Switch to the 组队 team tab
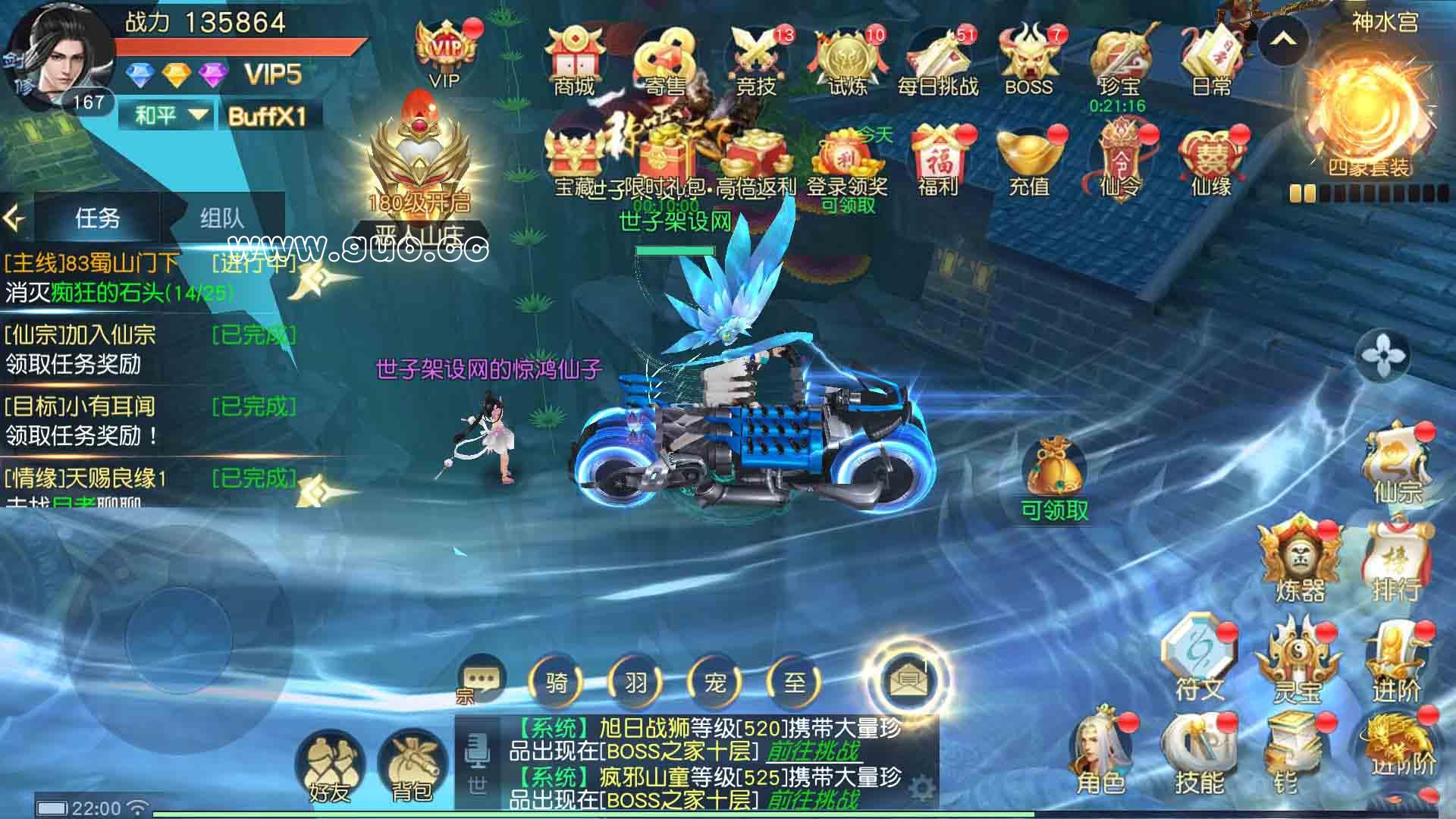Viewport: 1456px width, 819px height. pos(221,219)
